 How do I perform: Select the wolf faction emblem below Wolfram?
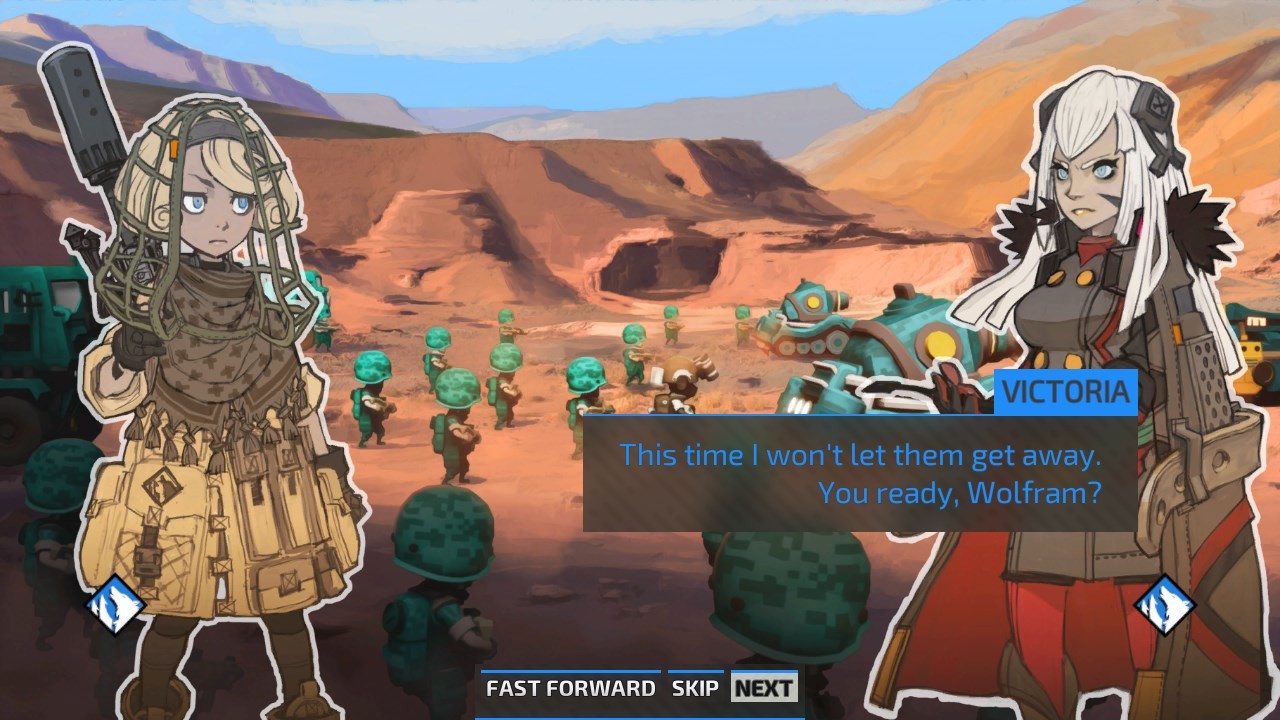click(x=115, y=604)
